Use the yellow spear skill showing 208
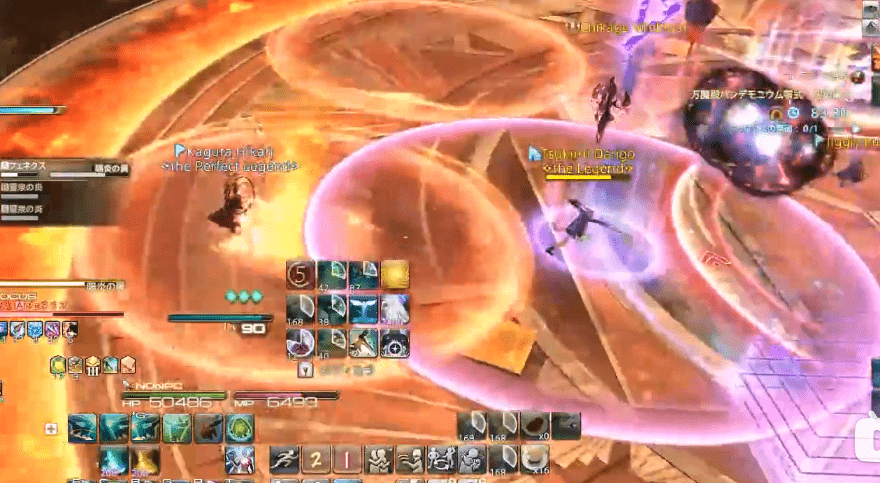Screen dimensions: 880x483 [146, 460]
